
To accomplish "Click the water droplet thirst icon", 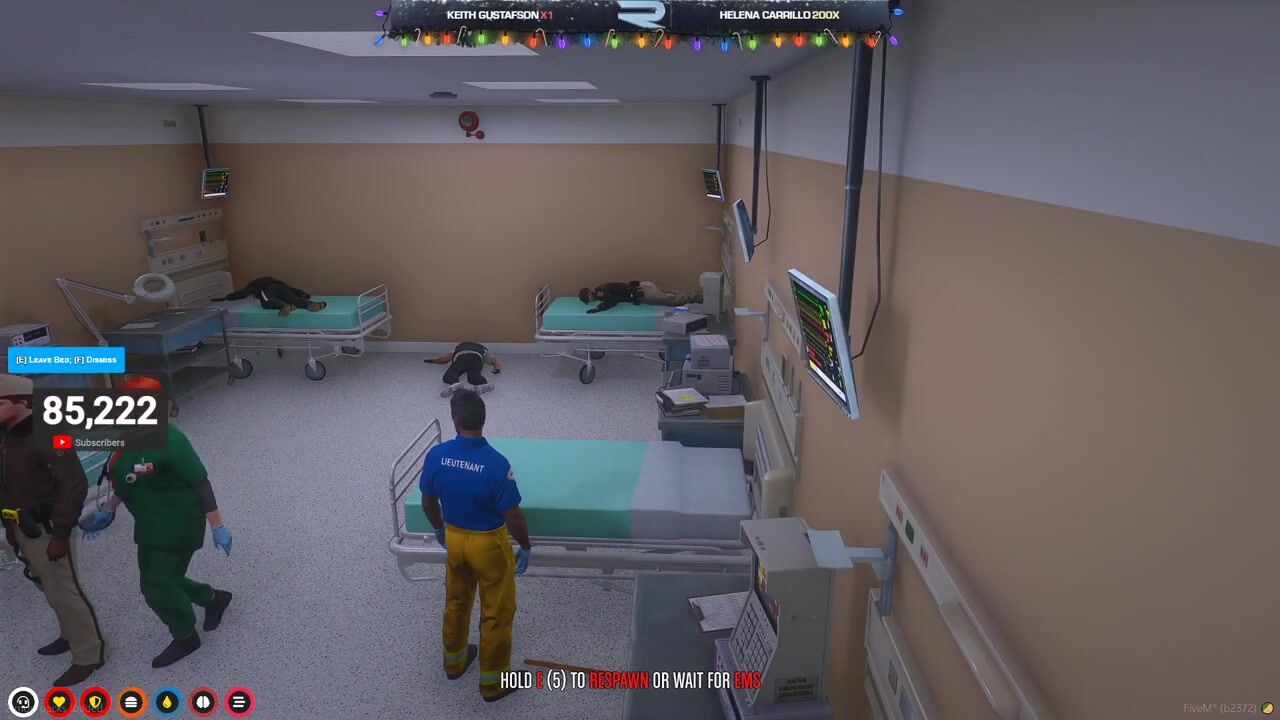I will click(167, 702).
